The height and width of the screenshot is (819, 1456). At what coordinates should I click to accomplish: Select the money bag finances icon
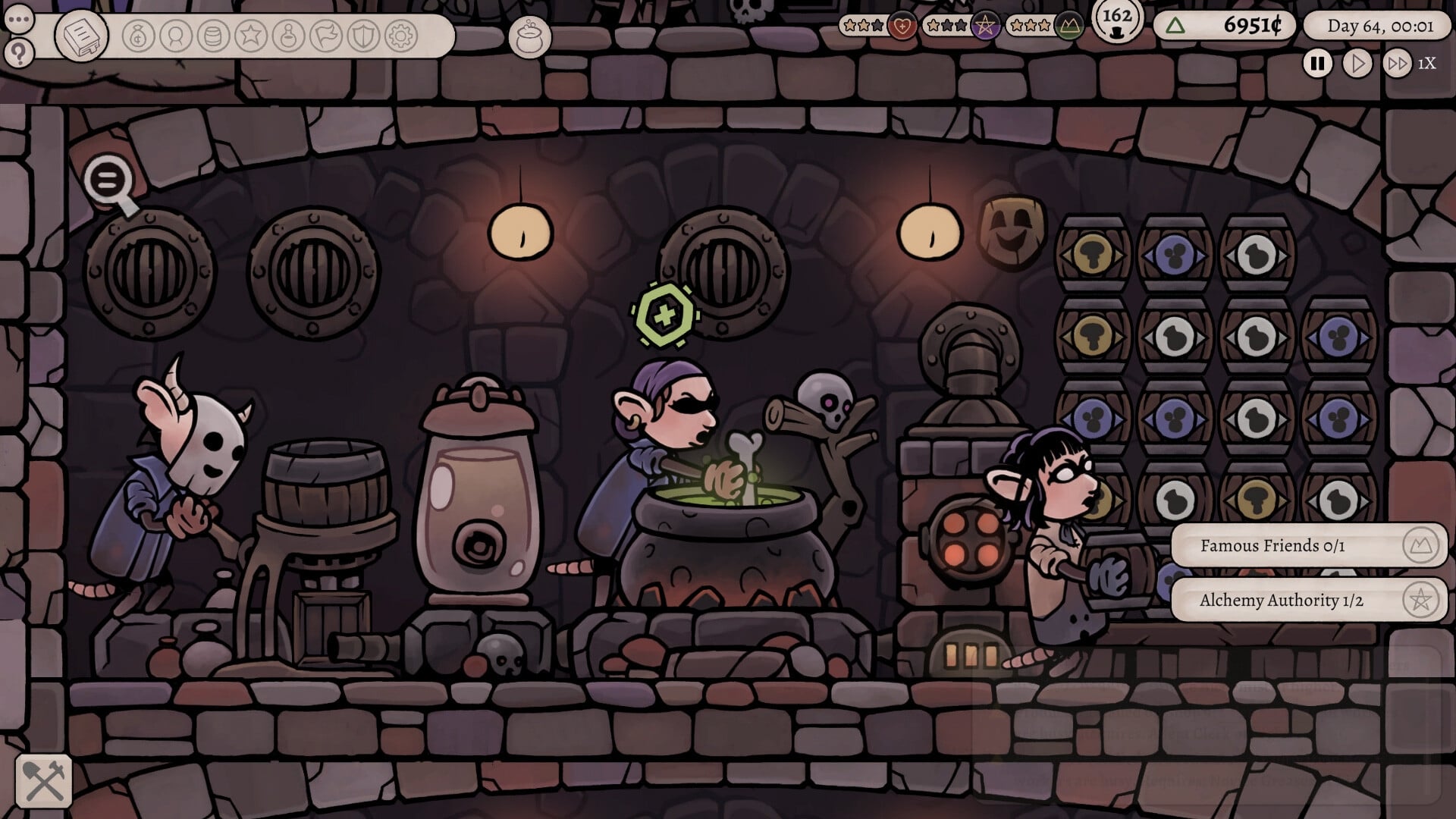(x=137, y=34)
